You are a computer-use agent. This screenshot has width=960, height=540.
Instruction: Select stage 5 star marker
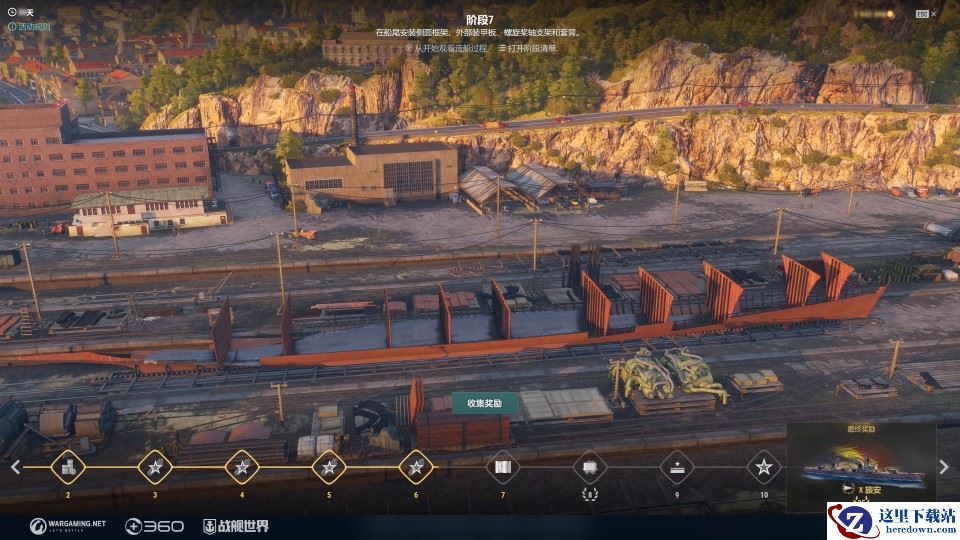click(329, 467)
